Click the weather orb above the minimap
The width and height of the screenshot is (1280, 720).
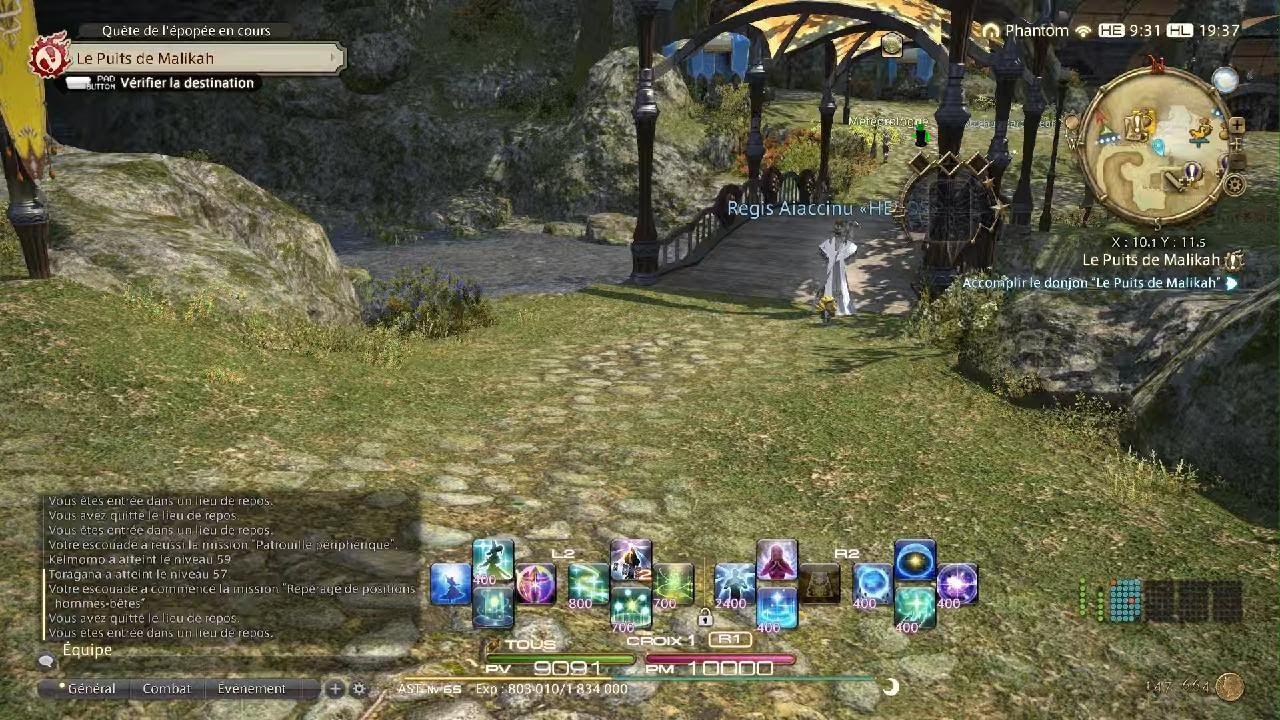tap(1223, 80)
